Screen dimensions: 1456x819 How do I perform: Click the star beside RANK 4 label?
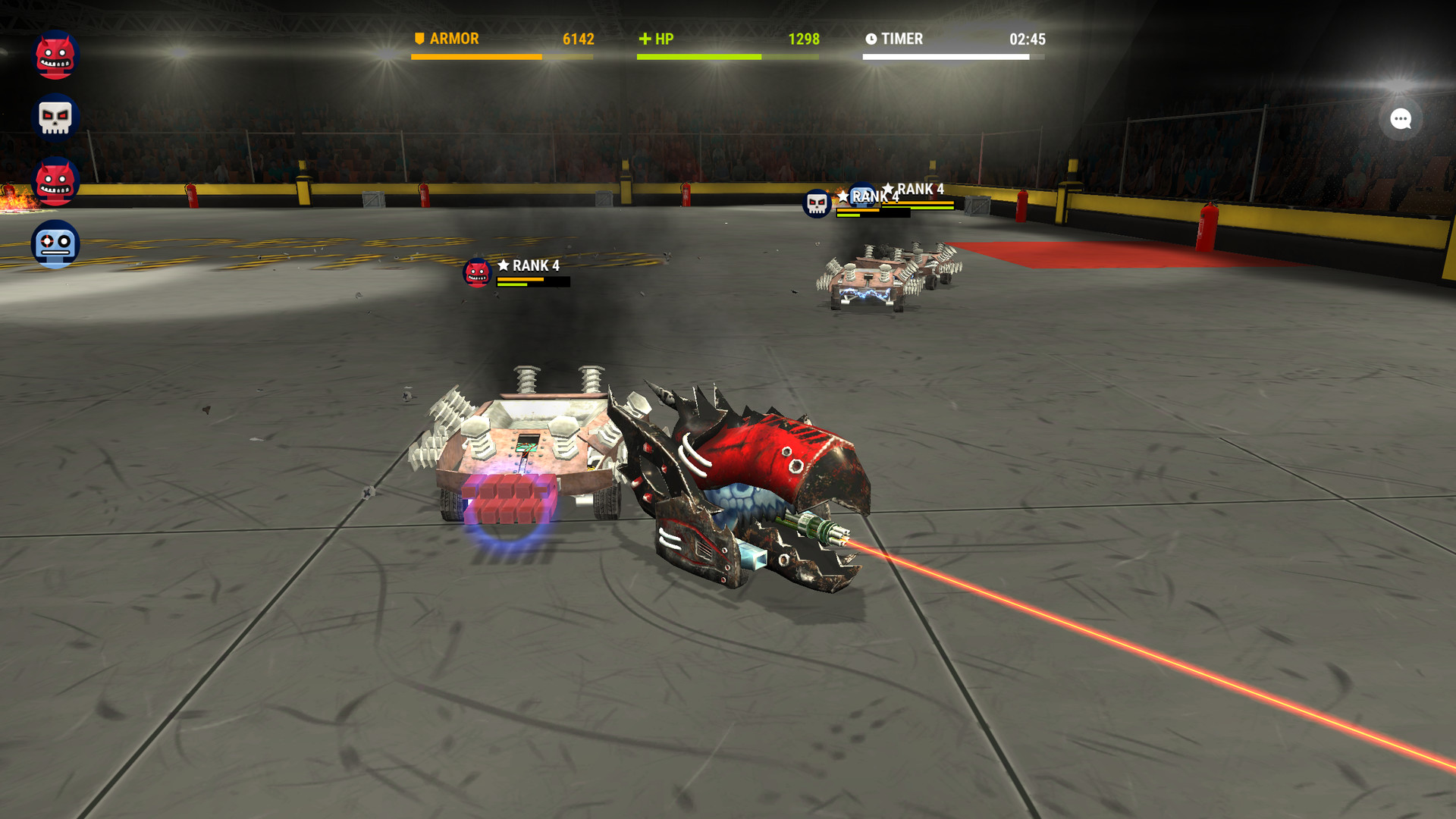504,266
